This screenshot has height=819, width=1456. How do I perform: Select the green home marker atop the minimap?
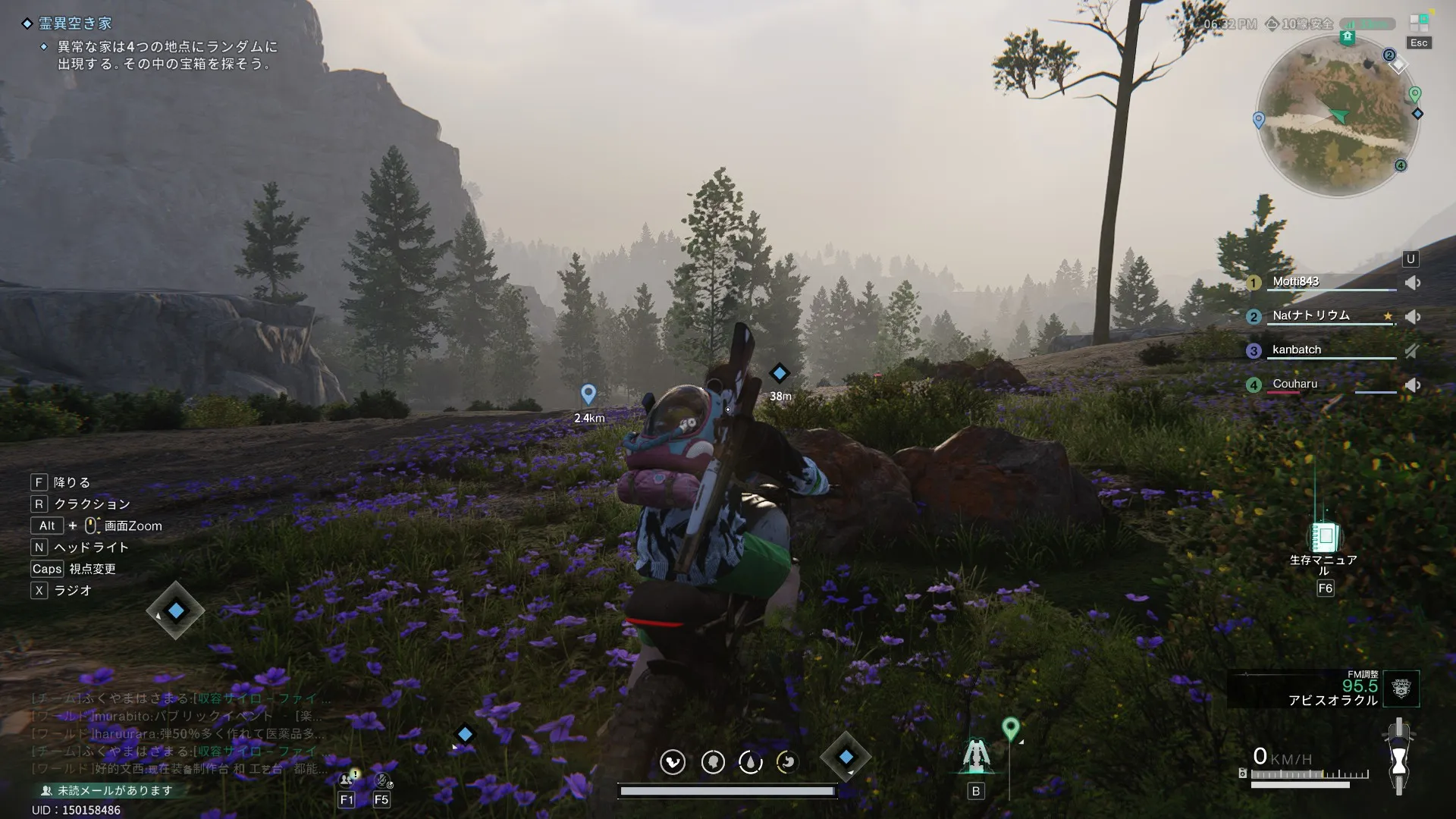(1347, 37)
